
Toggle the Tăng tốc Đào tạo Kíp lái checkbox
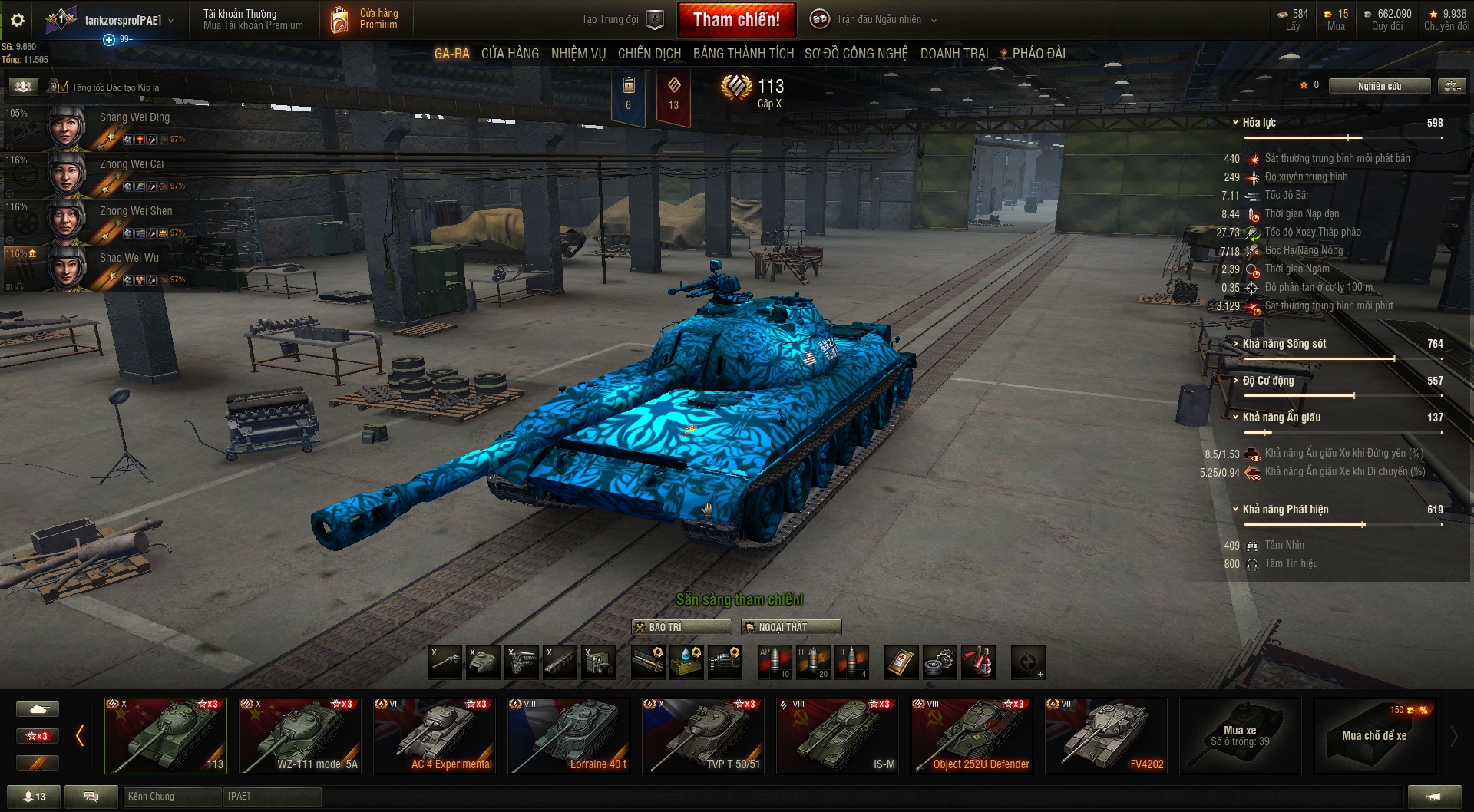61,86
